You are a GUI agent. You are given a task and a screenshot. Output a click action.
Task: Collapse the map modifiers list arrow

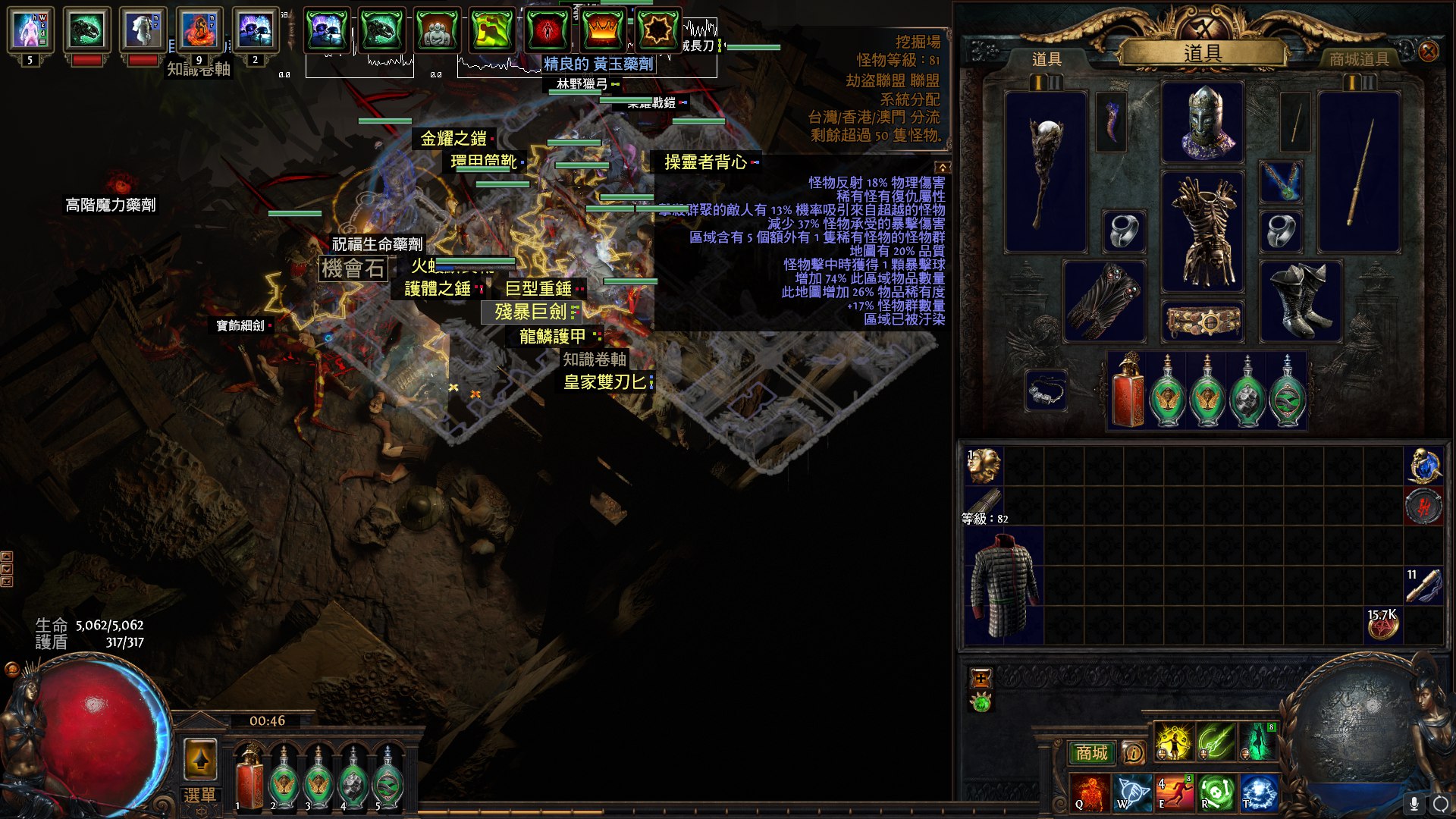[942, 167]
